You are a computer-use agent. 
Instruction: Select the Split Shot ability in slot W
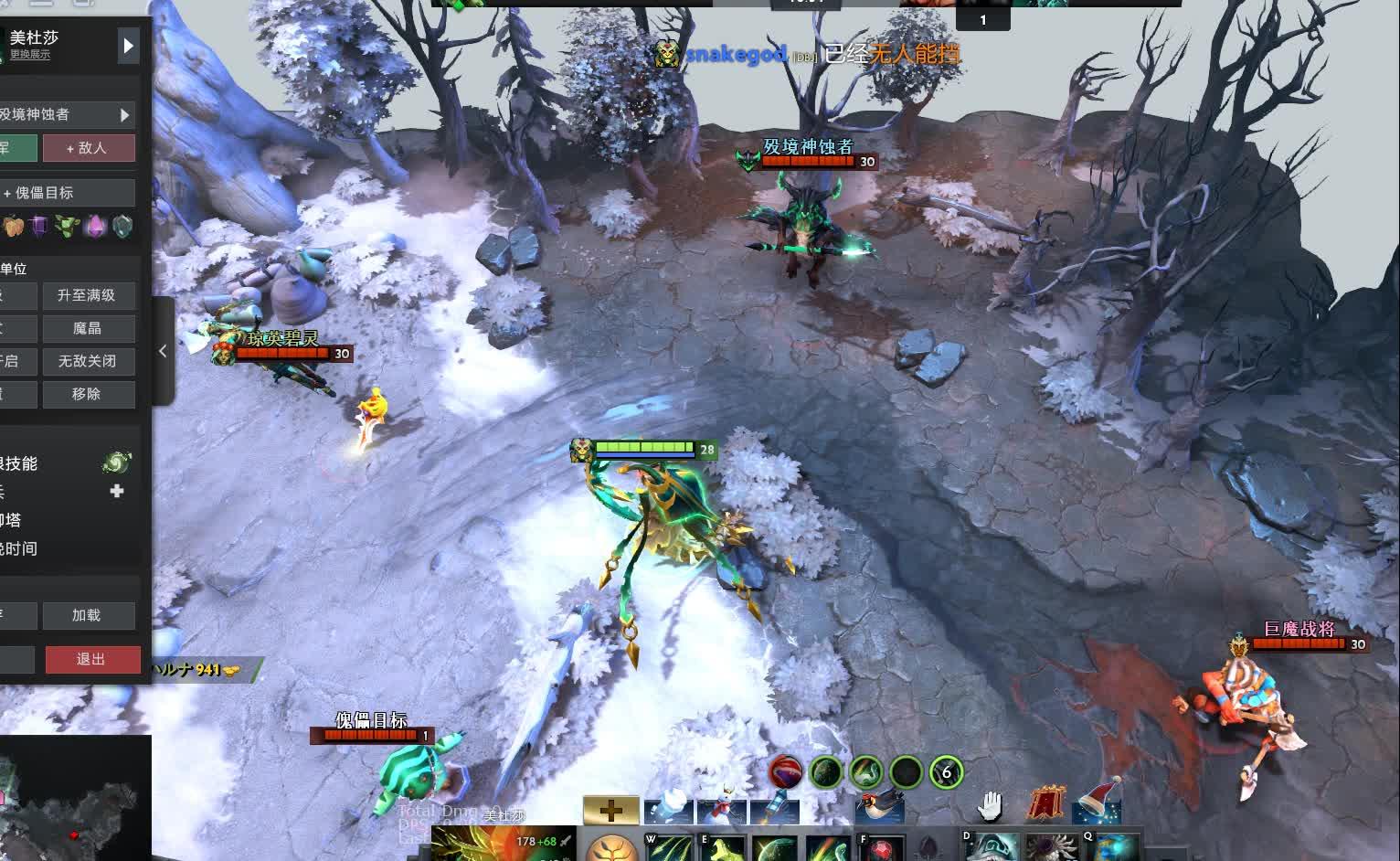[670, 852]
